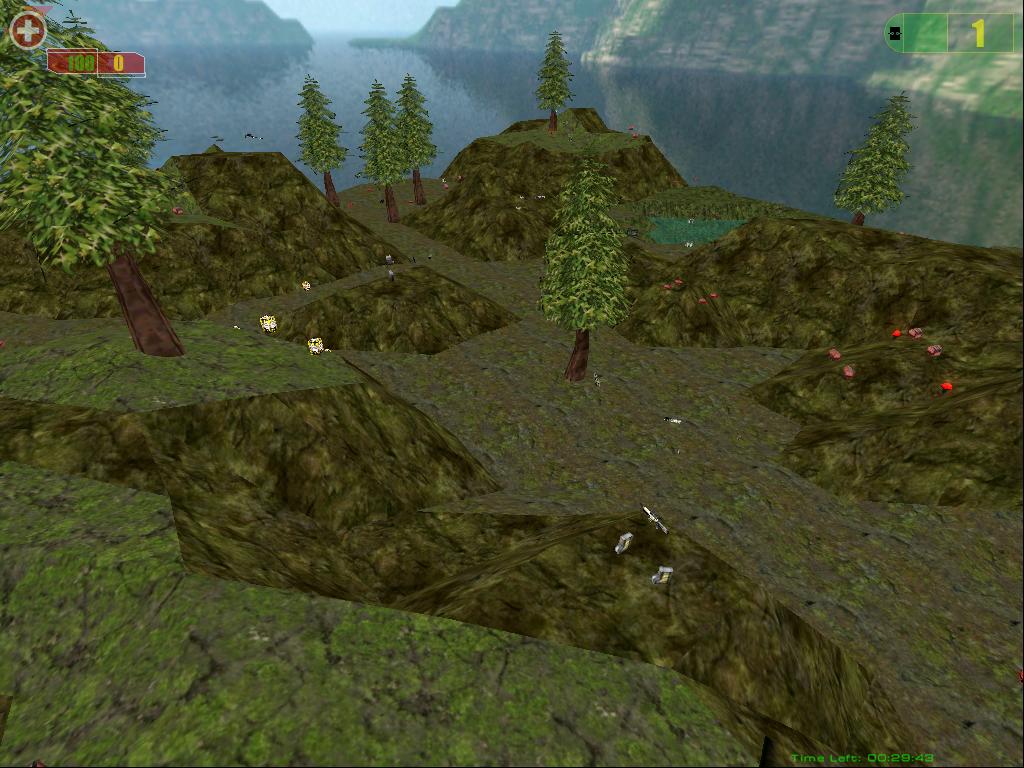Click the black face icon on the green panel

click(897, 34)
